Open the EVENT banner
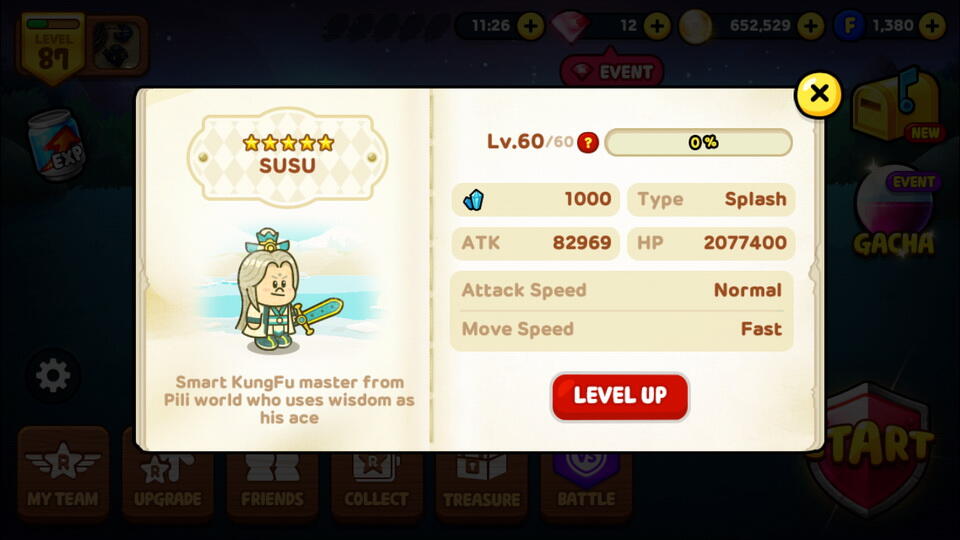Image resolution: width=960 pixels, height=540 pixels. click(x=612, y=72)
